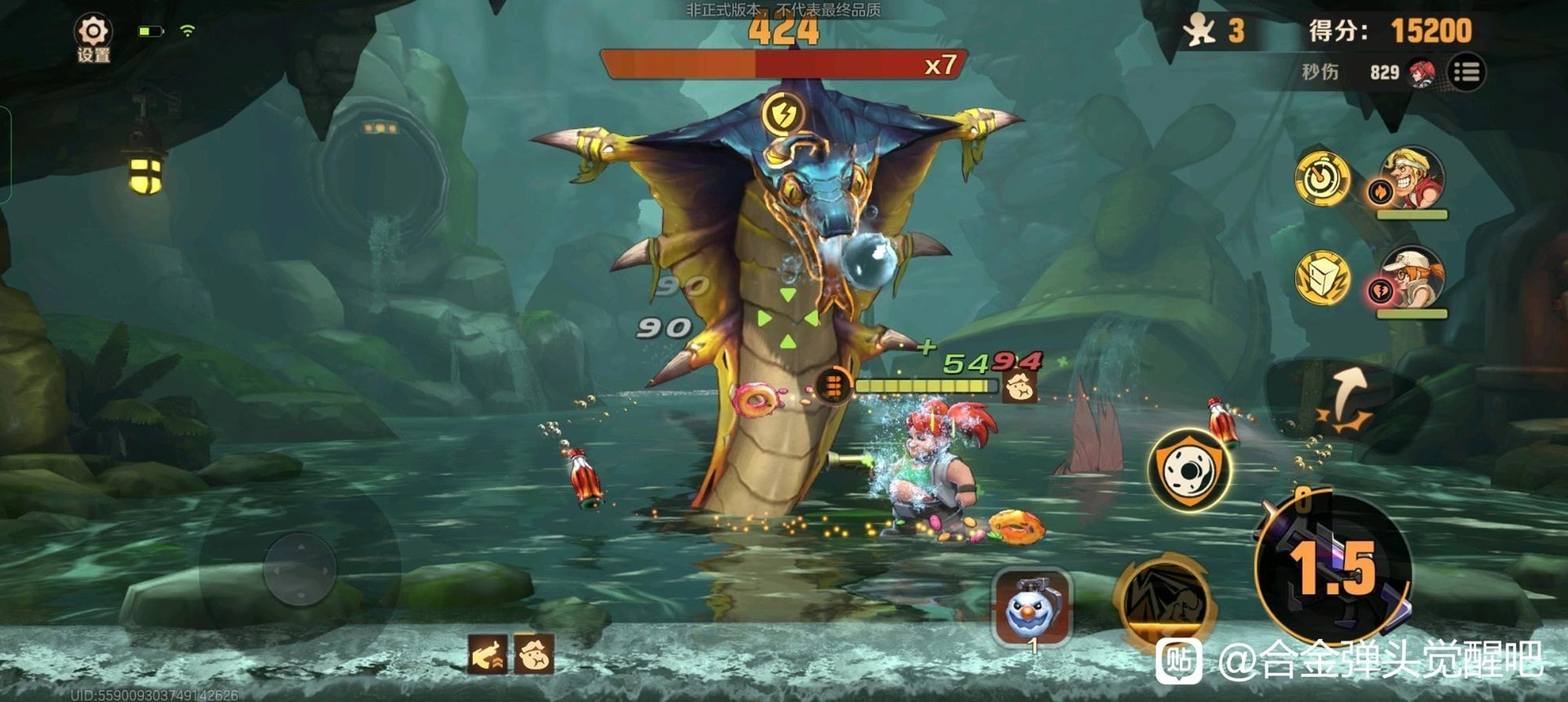
Task: Open the settings gear menu
Action: pyautogui.click(x=93, y=38)
